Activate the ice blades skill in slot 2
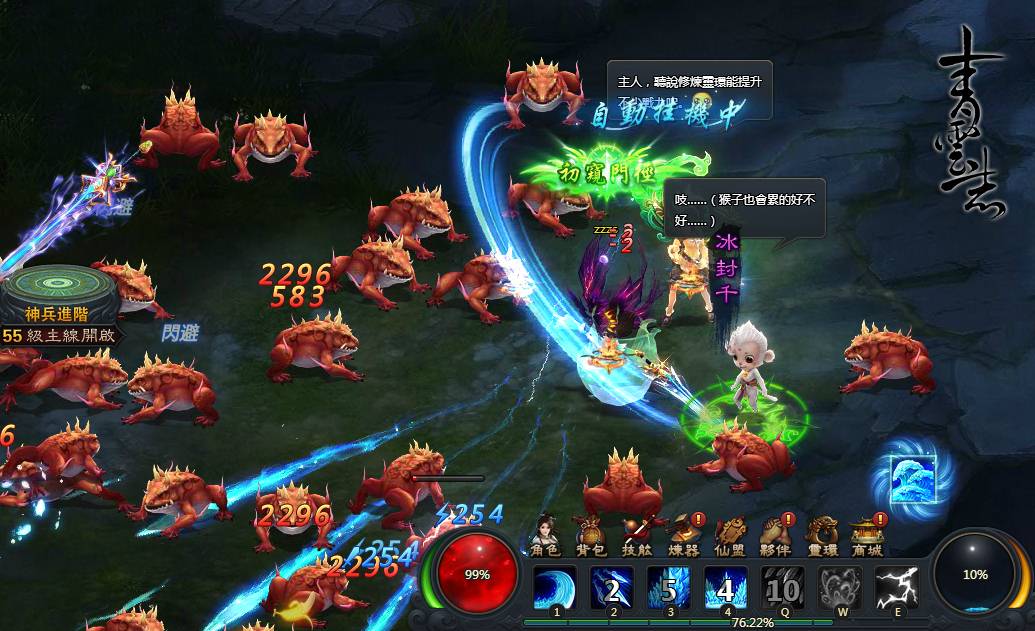Viewport: 1035px width, 631px height. [x=611, y=587]
